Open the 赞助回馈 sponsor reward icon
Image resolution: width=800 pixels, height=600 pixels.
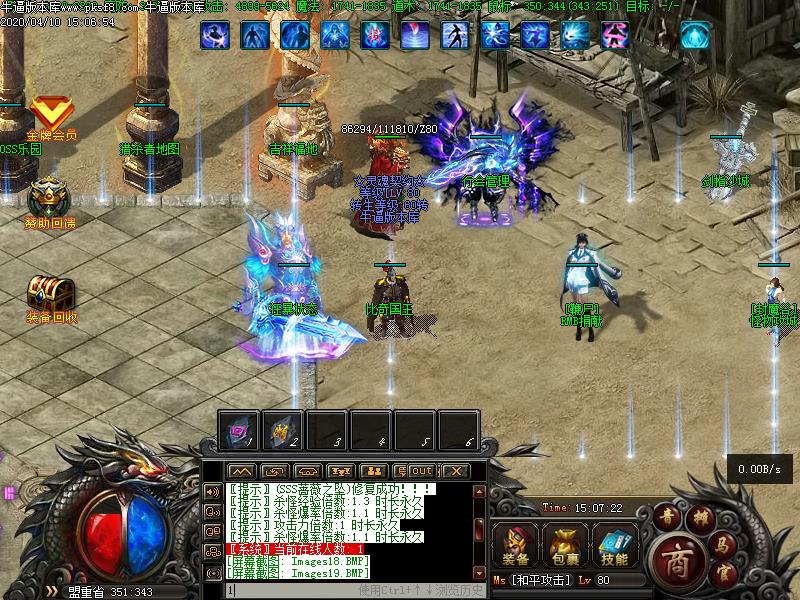pos(48,197)
